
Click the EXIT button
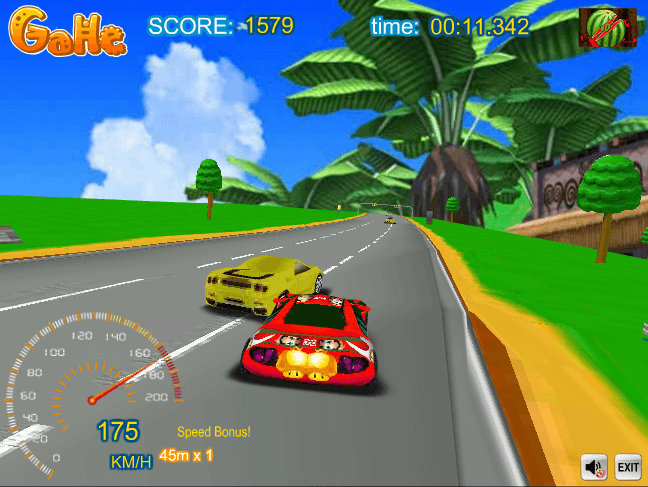627,467
